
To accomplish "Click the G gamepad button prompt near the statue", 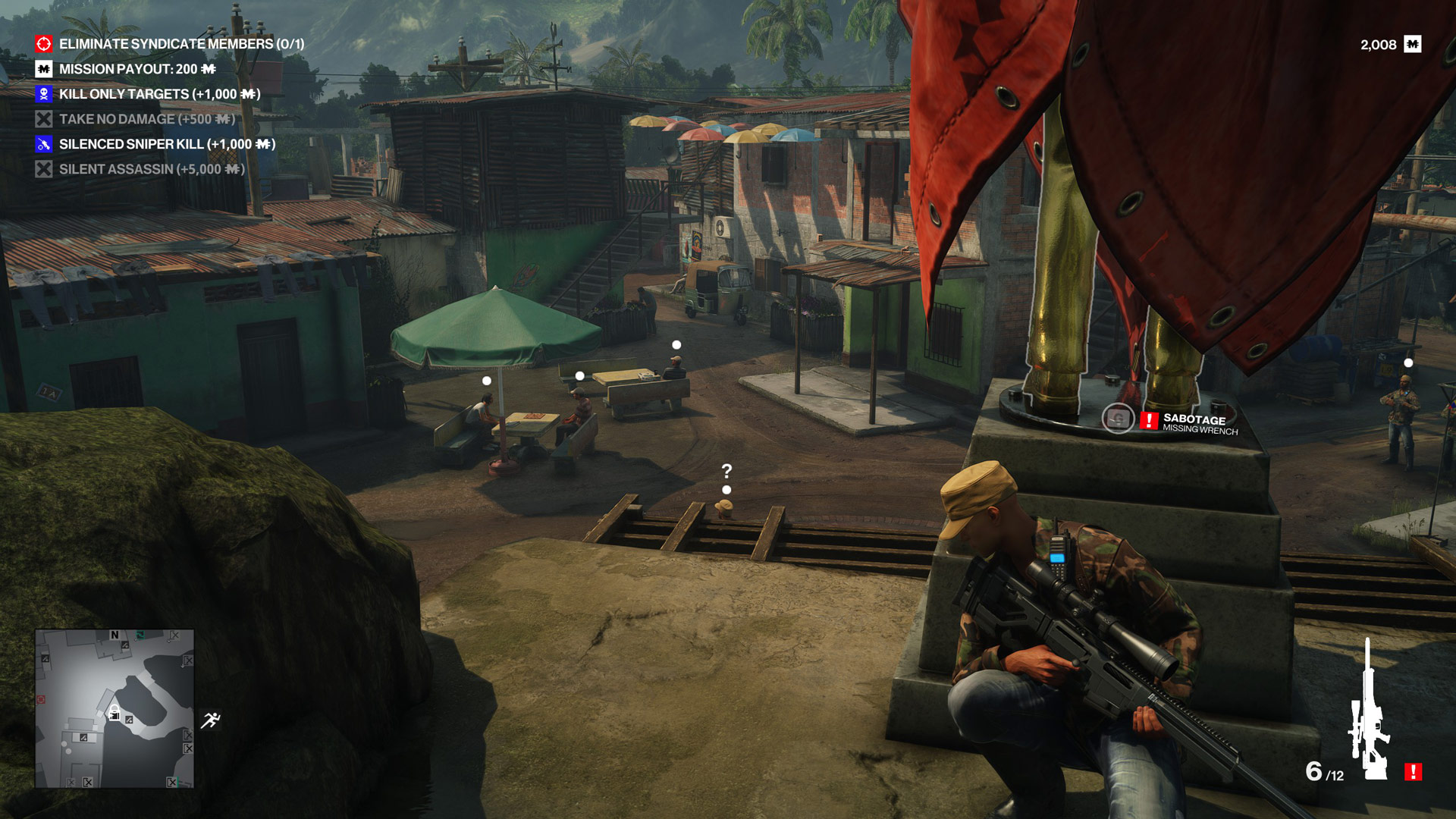I will pos(1117,419).
